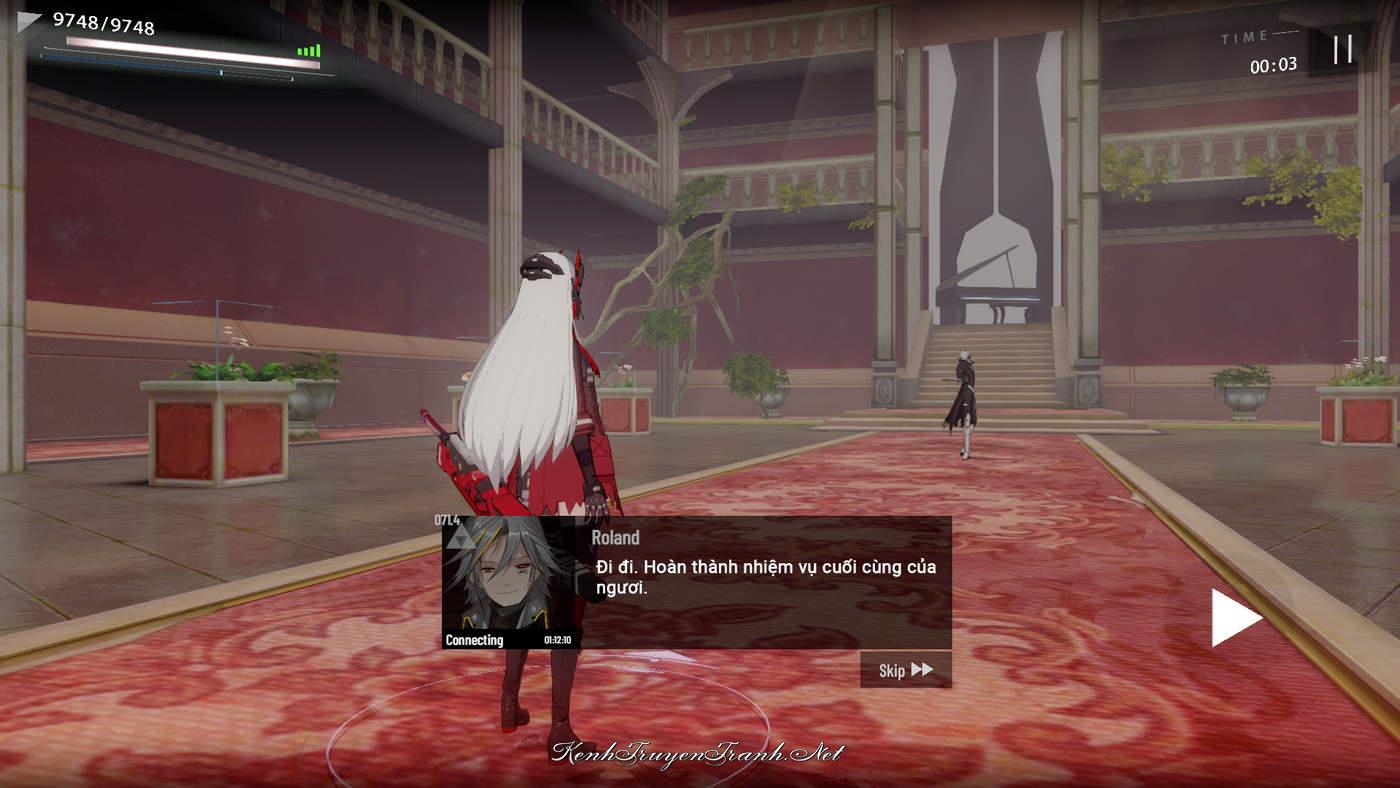Click Roland's portrait in the dialogue box

coord(508,577)
